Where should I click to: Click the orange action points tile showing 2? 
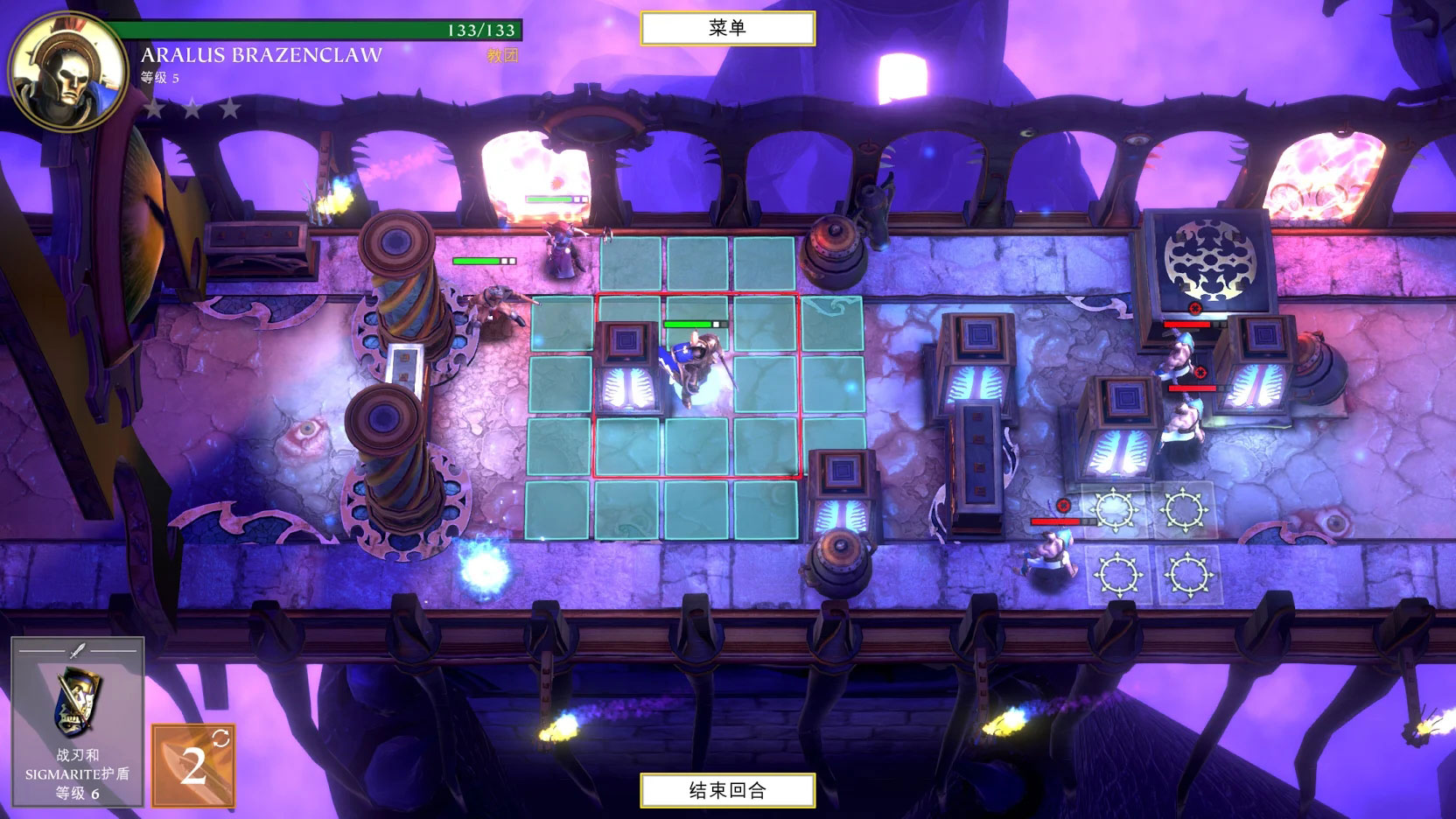[193, 765]
